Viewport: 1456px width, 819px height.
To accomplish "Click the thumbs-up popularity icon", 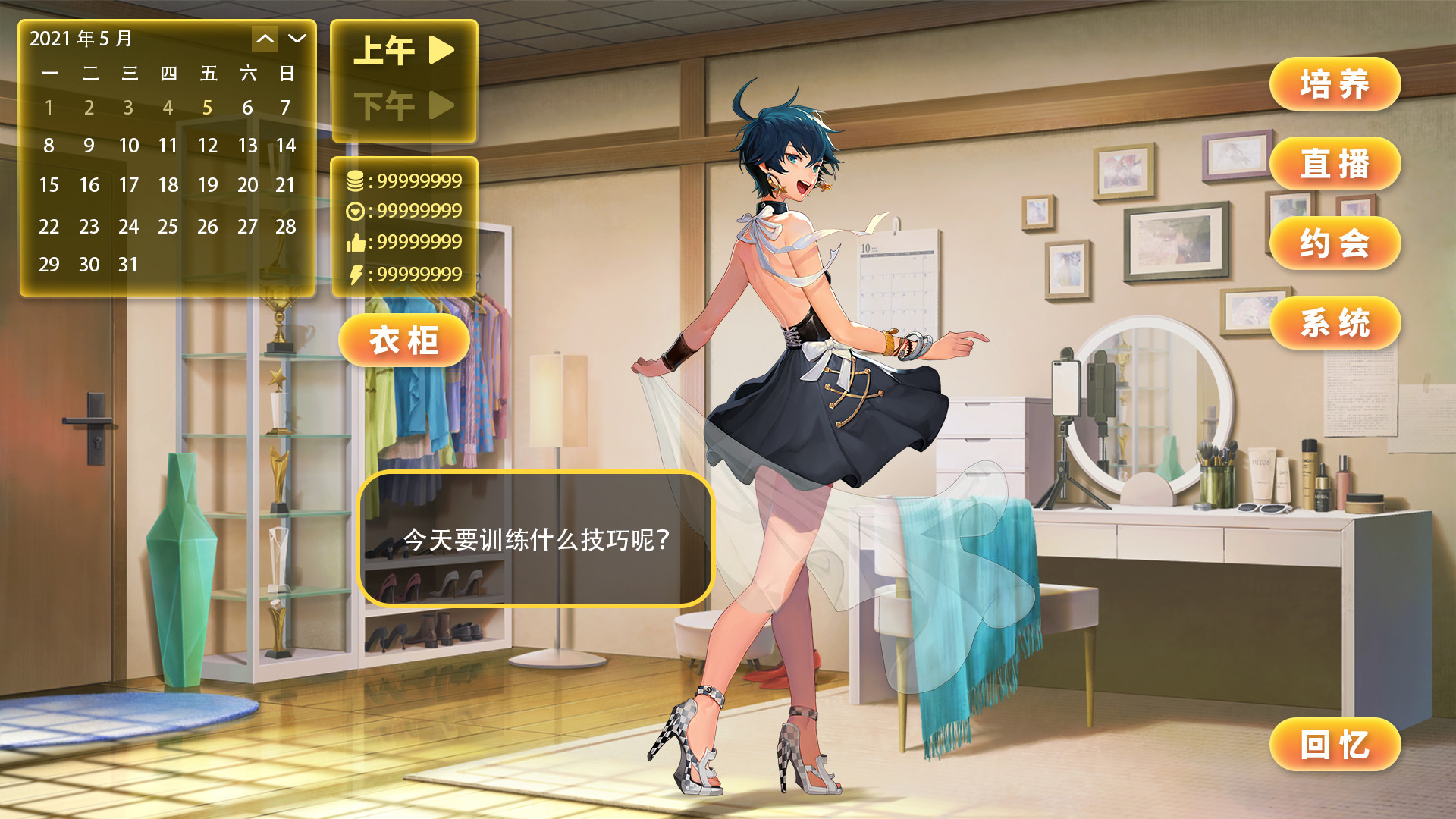I will pos(355,243).
